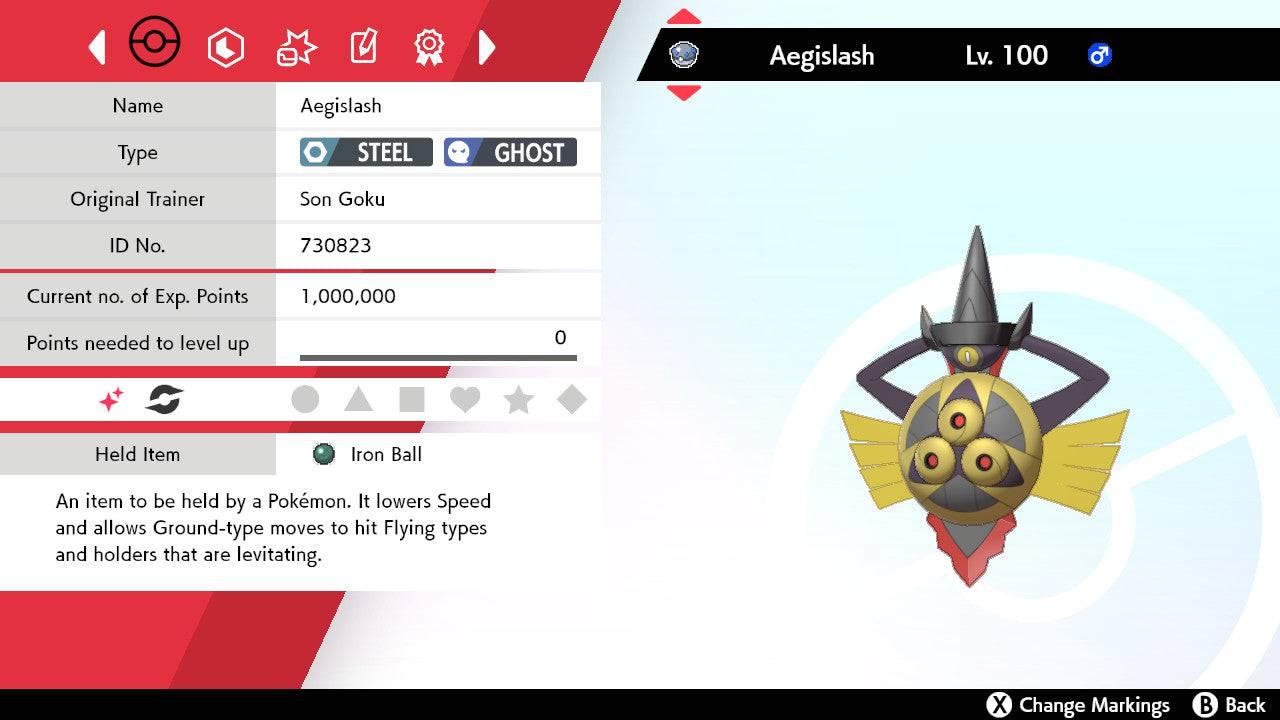Open the ribbons tab
The height and width of the screenshot is (720, 1280).
coord(429,47)
